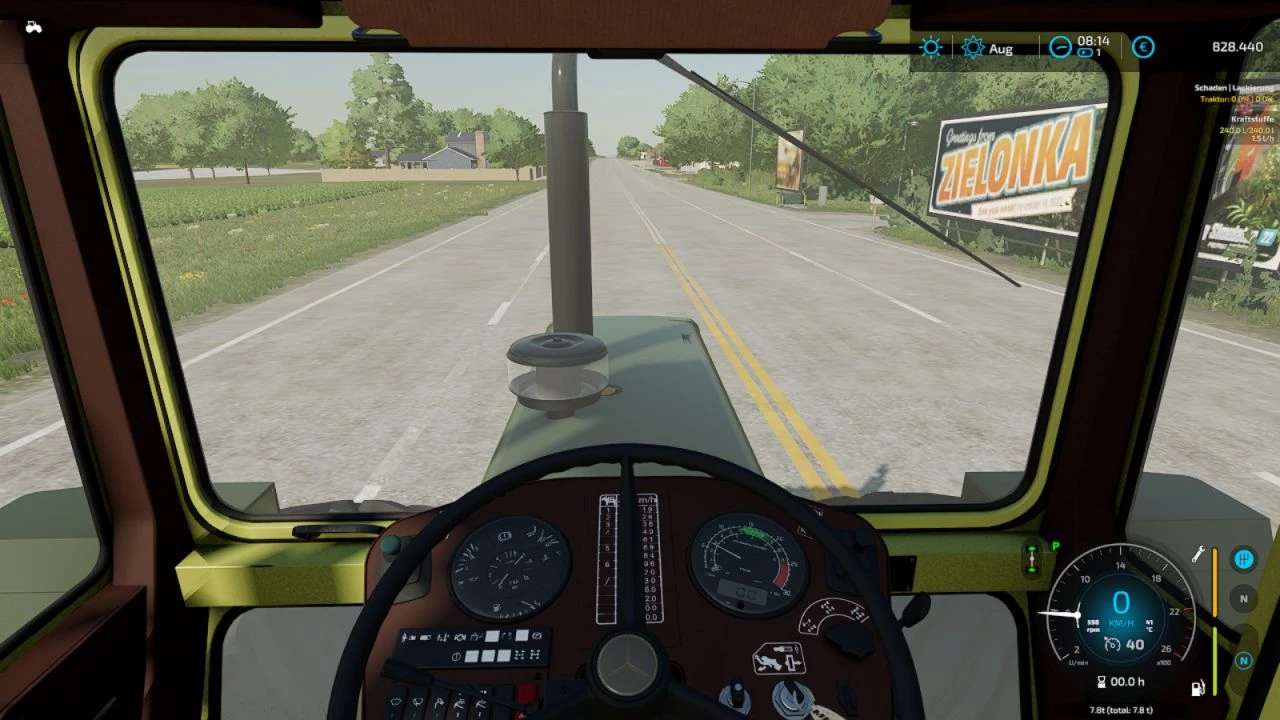1280x720 pixels.
Task: Select the August season icon
Action: tap(972, 47)
